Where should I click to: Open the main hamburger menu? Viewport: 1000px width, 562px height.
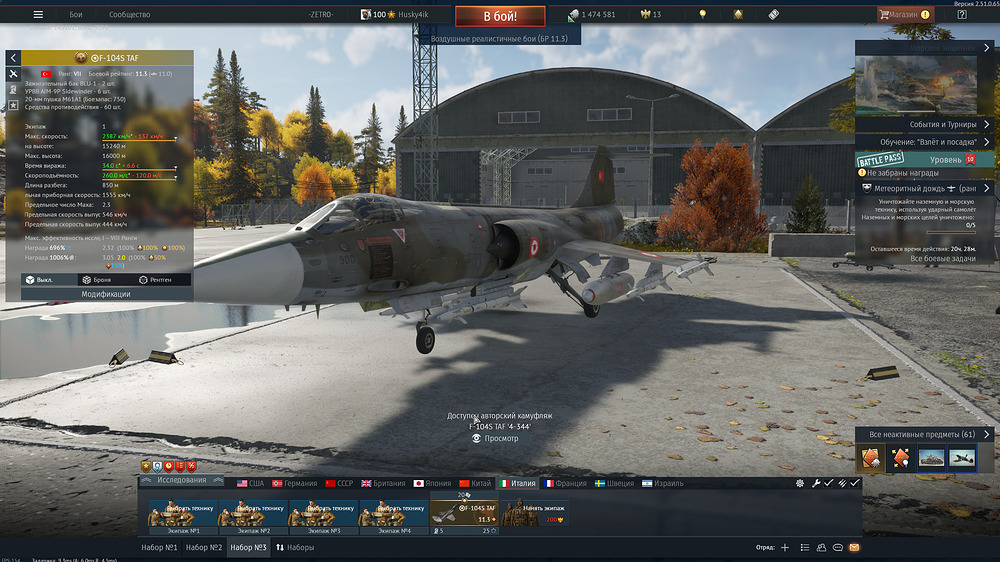[38, 15]
